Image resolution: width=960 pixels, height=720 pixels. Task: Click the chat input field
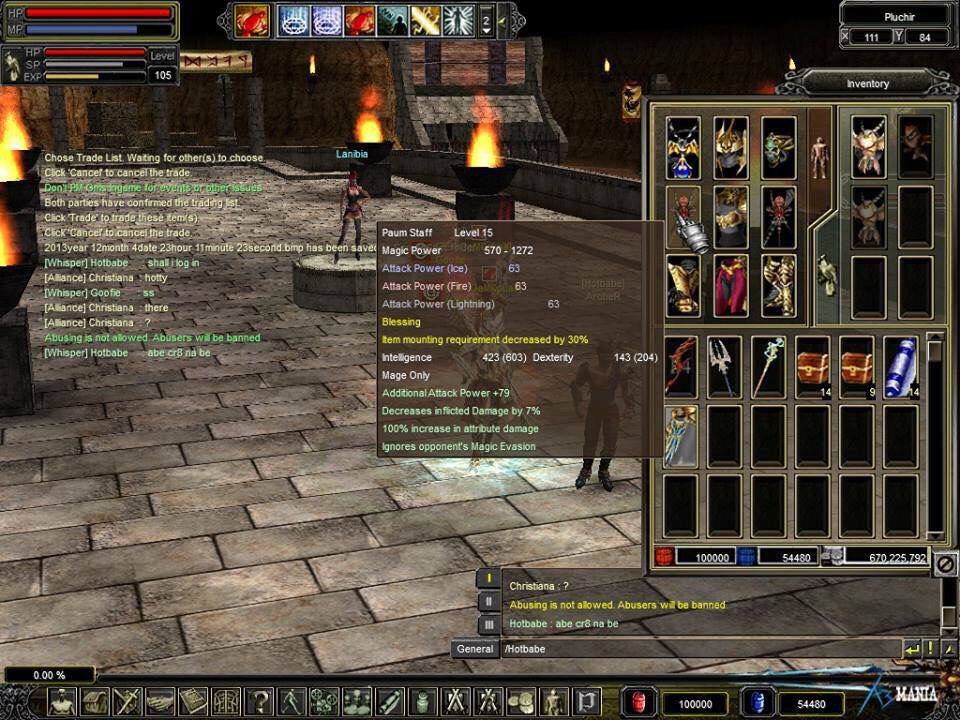[x=700, y=649]
